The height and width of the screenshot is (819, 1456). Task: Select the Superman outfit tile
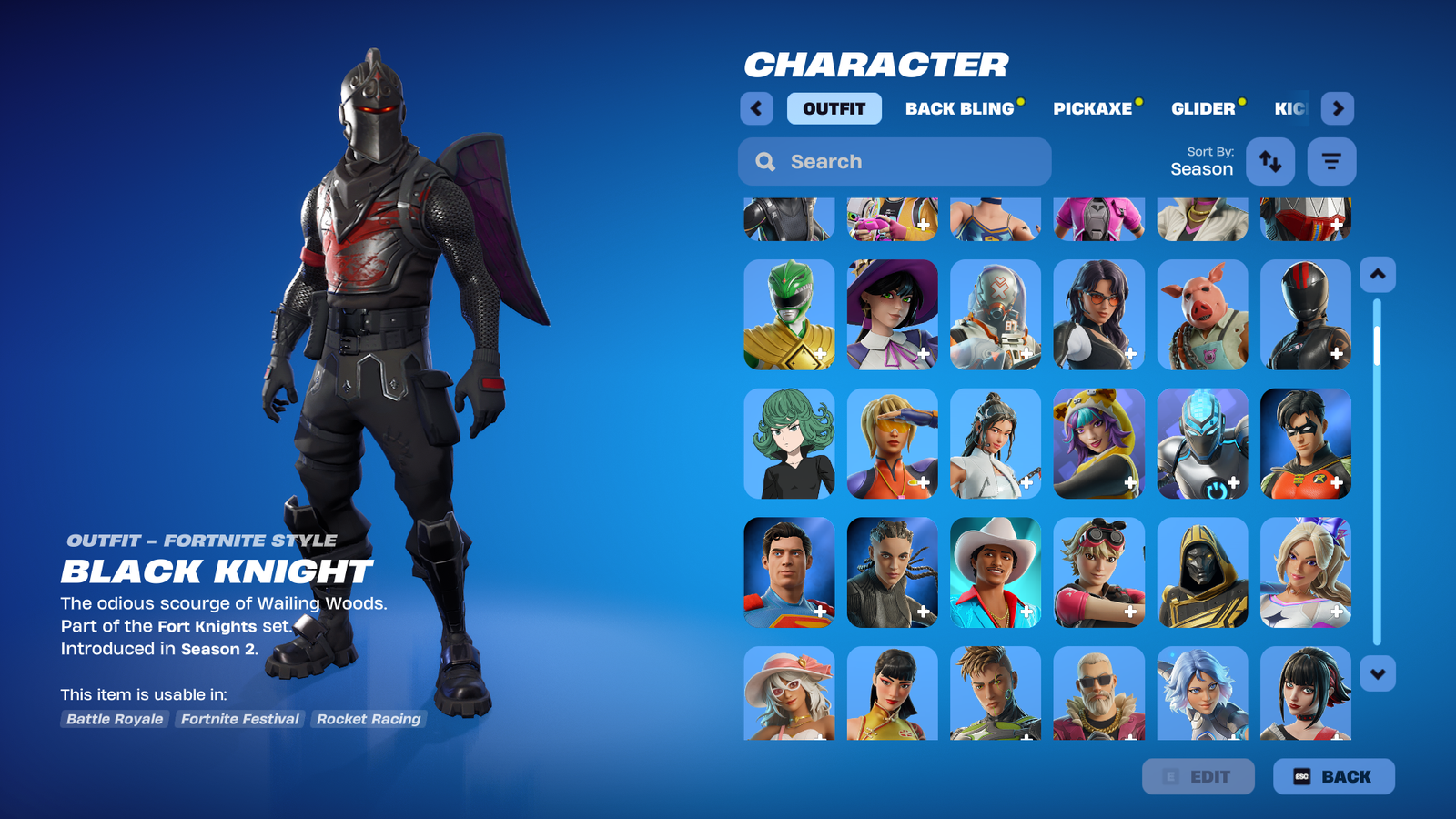pyautogui.click(x=789, y=573)
